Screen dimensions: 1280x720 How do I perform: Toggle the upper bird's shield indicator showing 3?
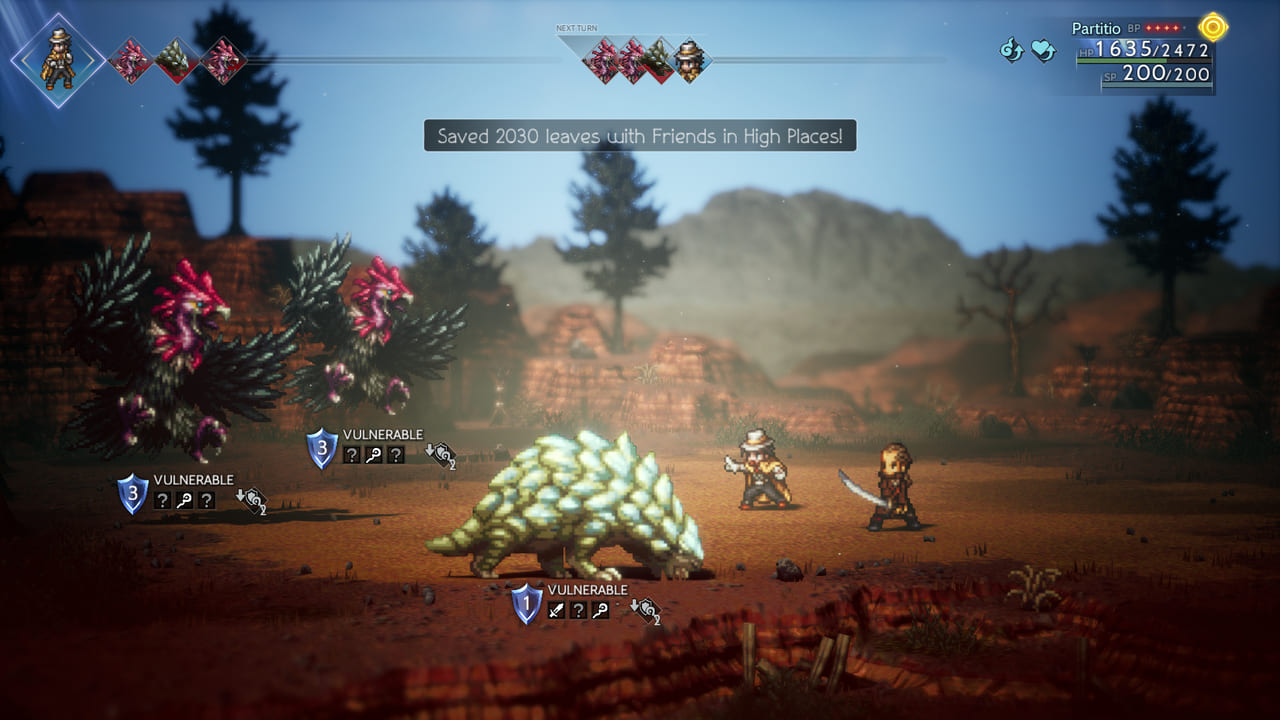click(x=321, y=447)
